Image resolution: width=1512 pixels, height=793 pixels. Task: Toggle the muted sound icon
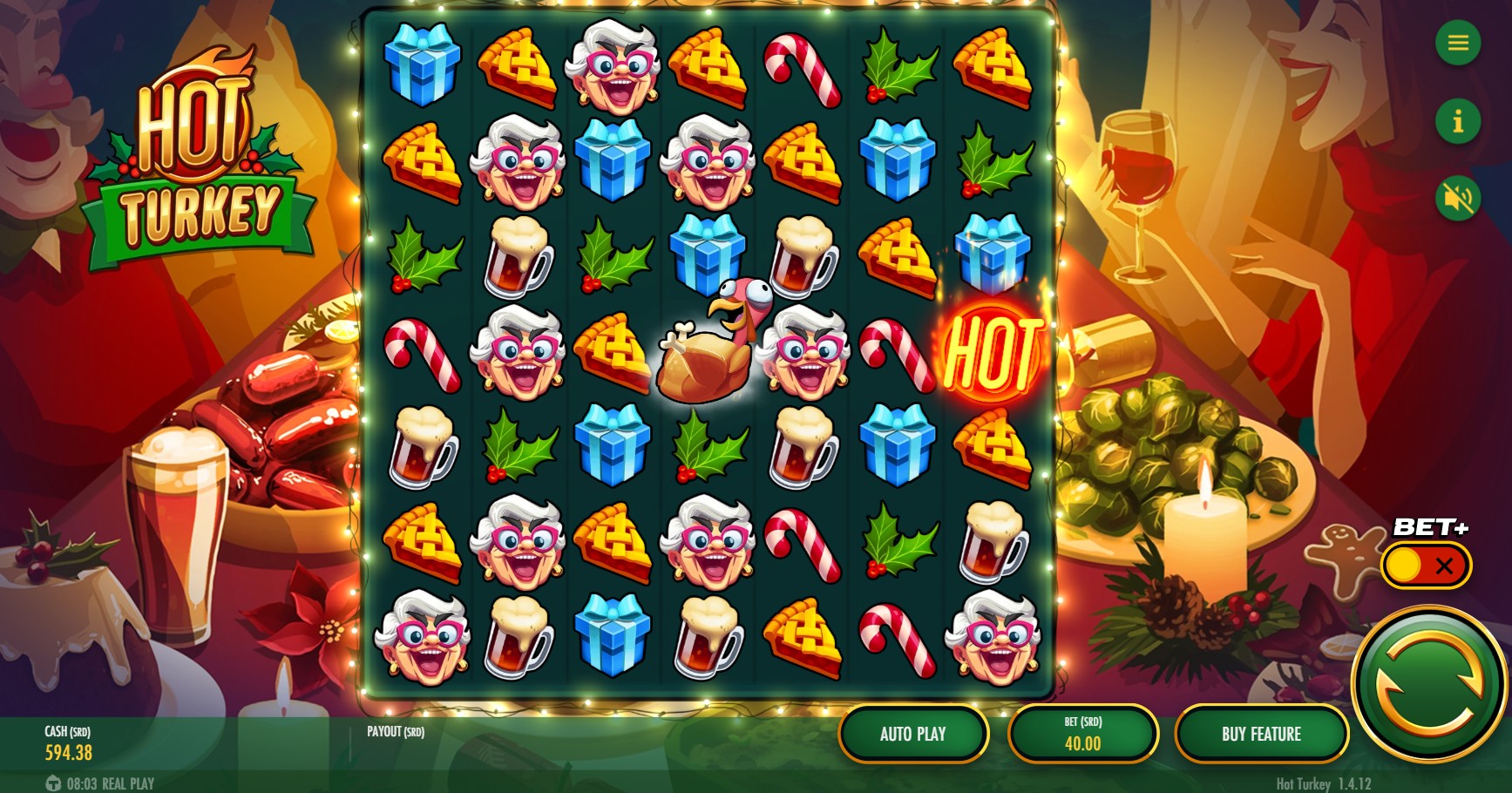pos(1458,199)
